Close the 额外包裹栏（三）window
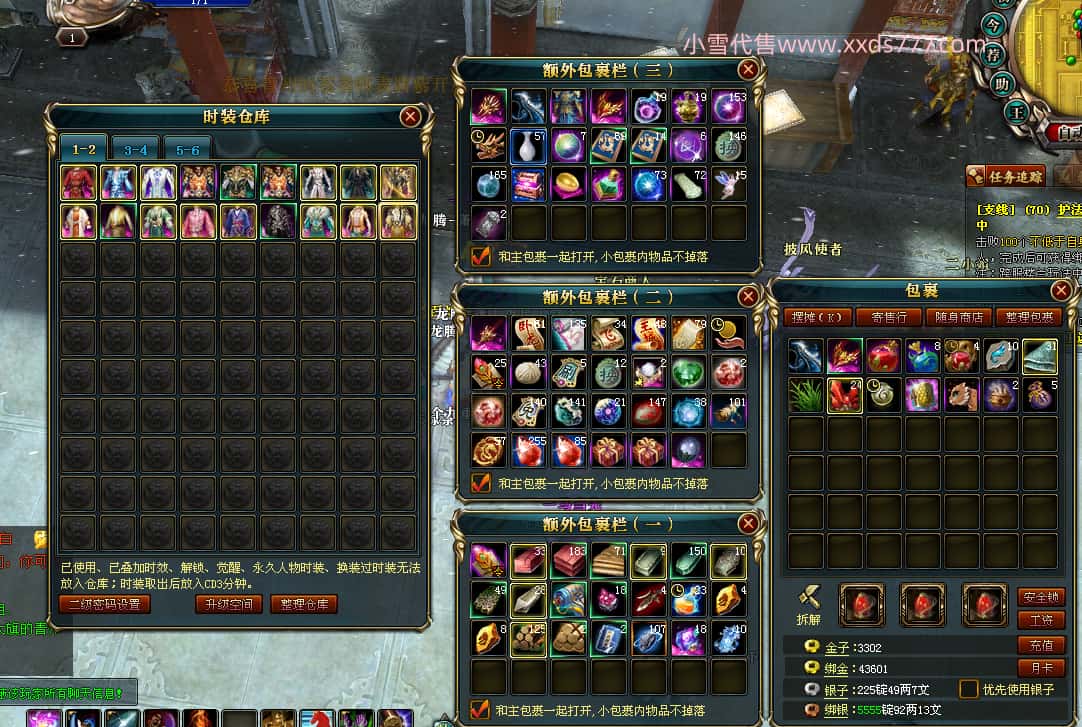 pyautogui.click(x=748, y=69)
